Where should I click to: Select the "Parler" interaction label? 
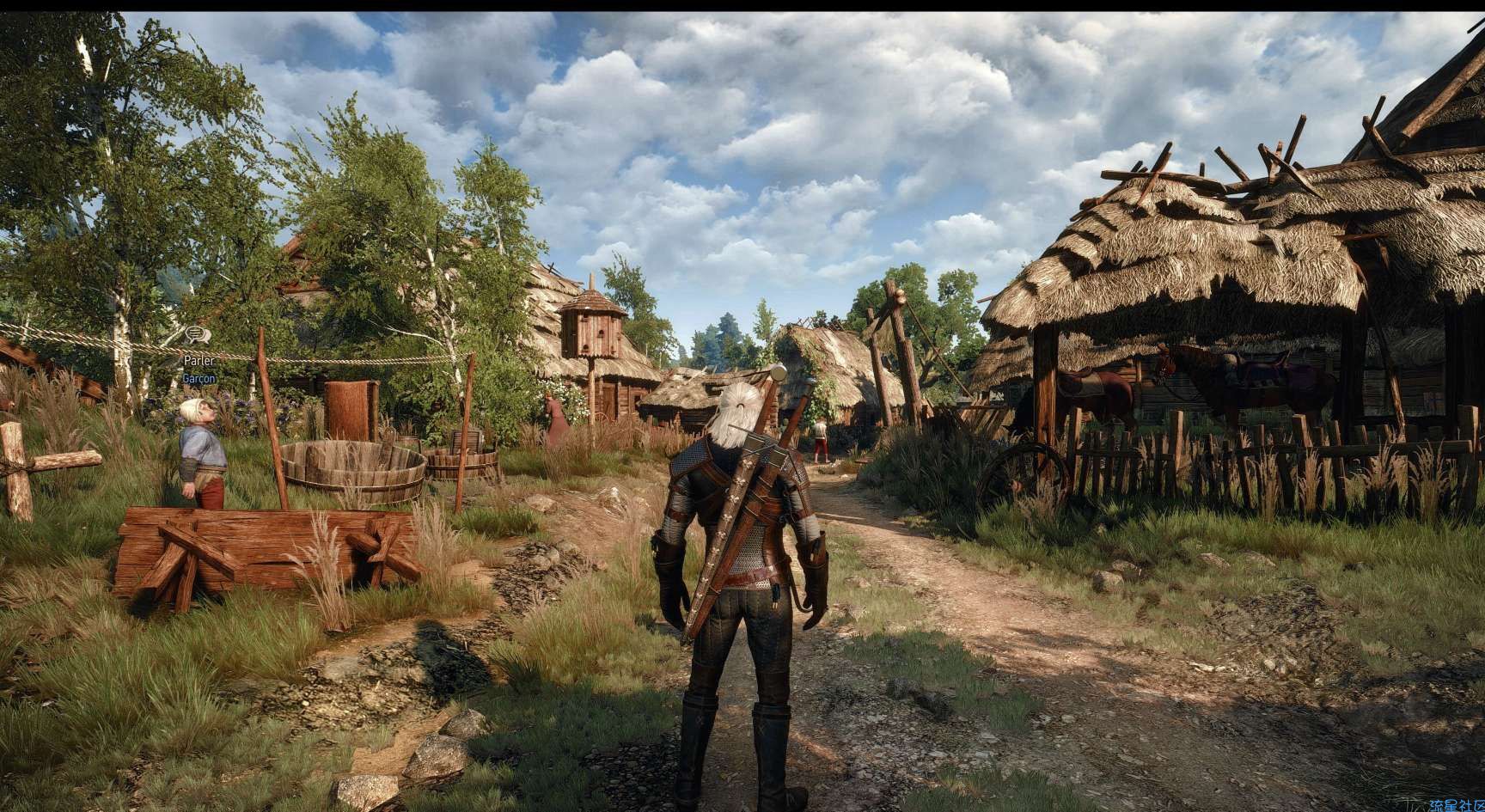(199, 361)
